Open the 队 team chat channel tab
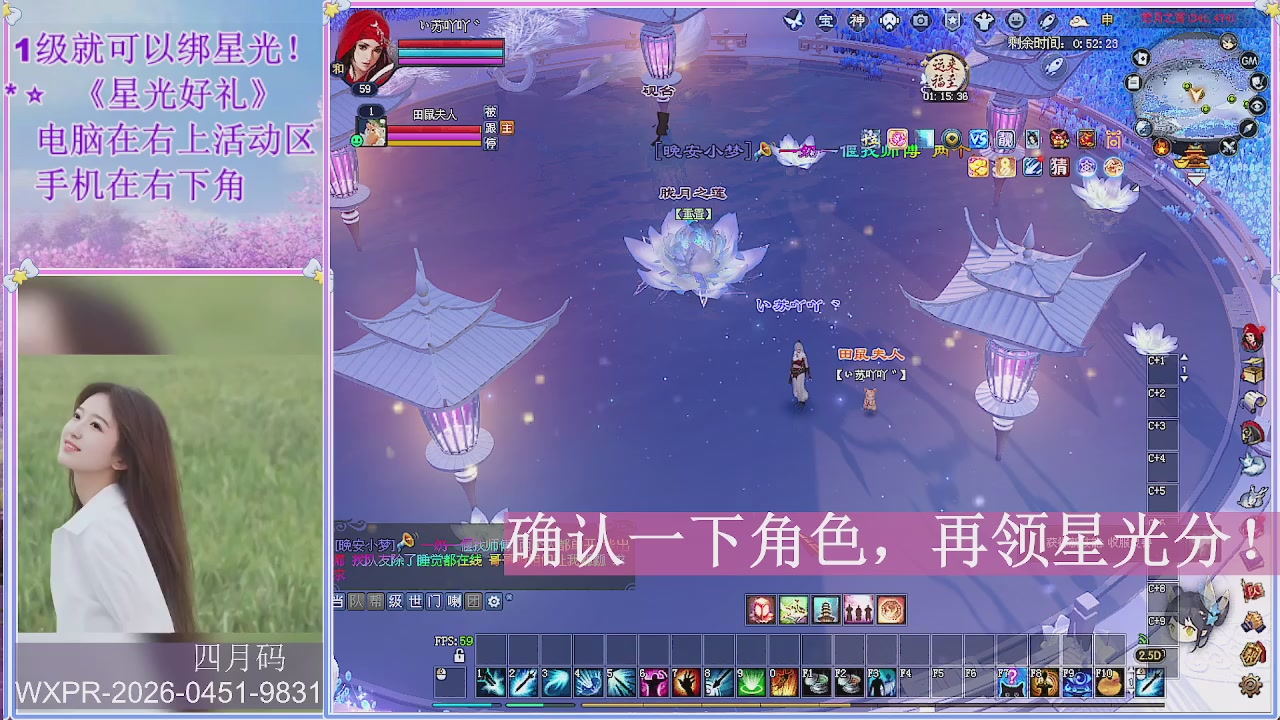1280x720 pixels. [x=356, y=601]
